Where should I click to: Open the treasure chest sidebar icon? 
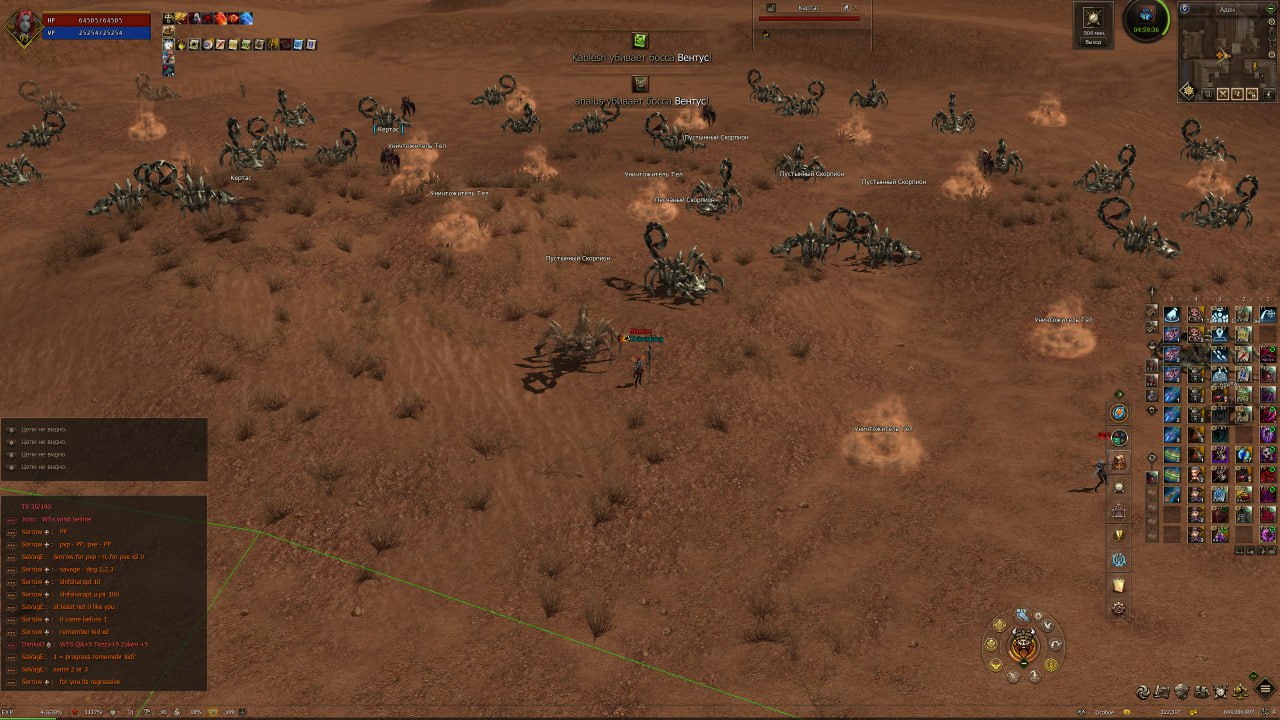[x=1119, y=461]
